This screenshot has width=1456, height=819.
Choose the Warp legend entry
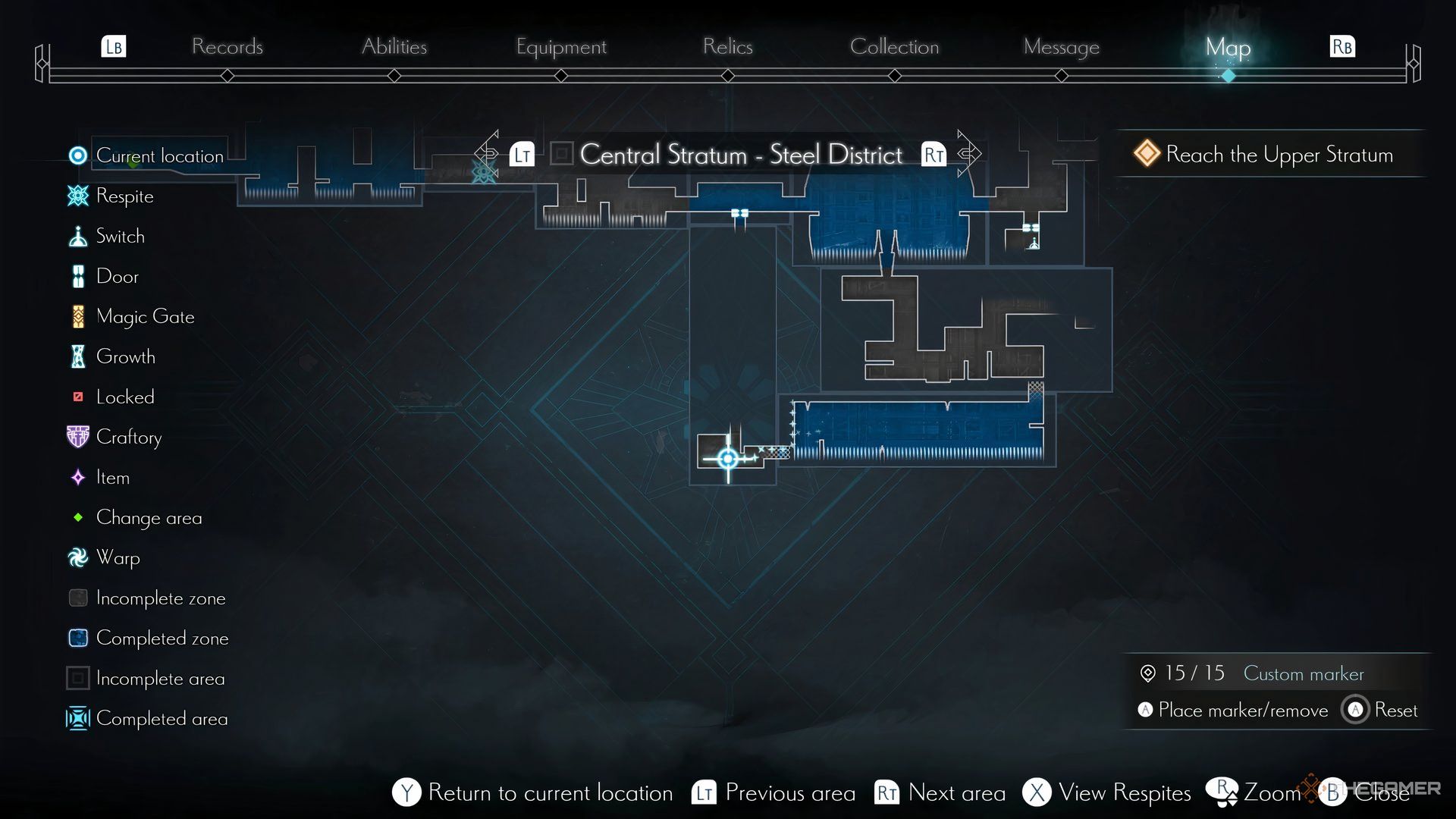[x=118, y=558]
